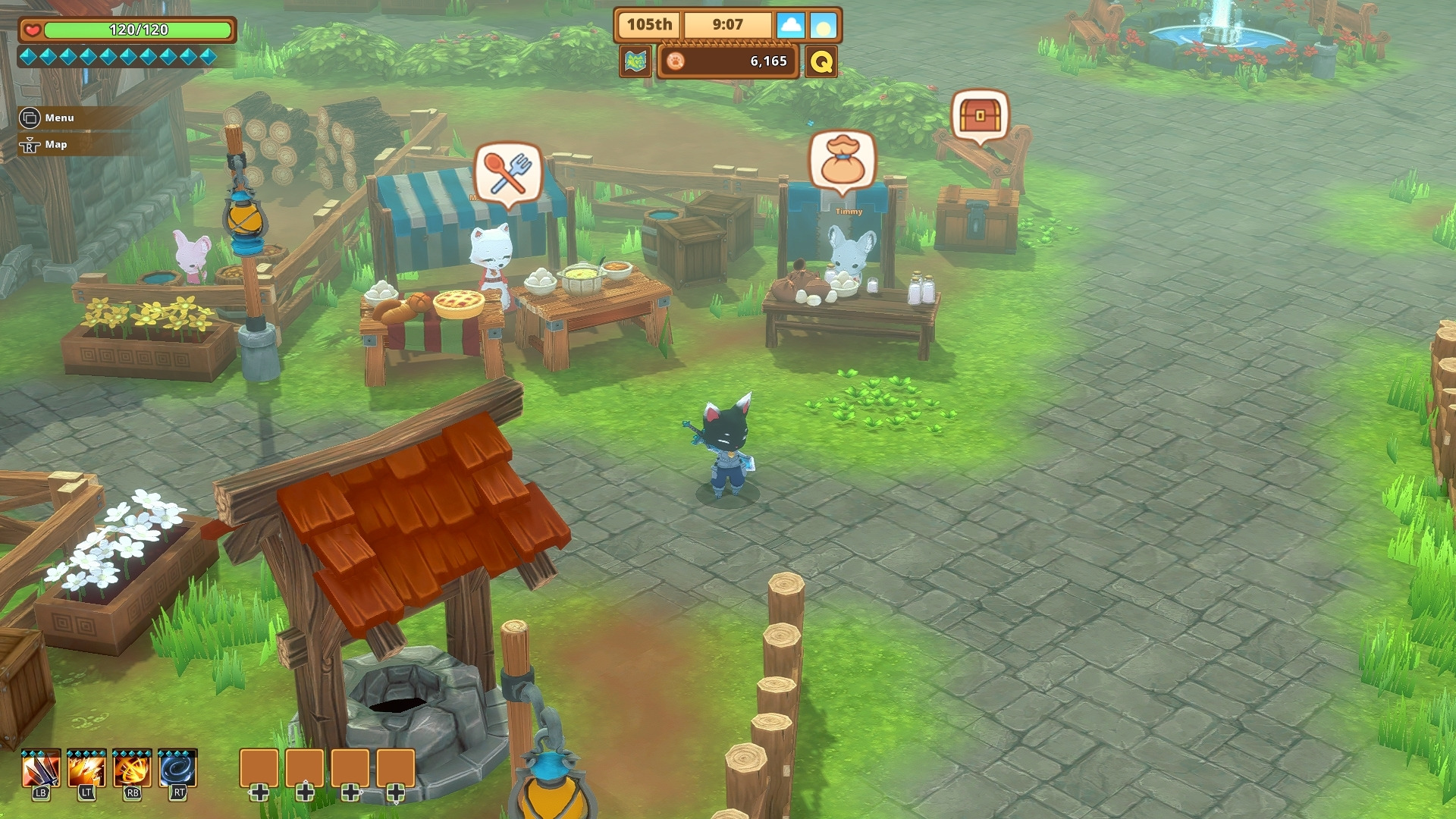Select the cooking shop speech bubble
Image resolution: width=1456 pixels, height=819 pixels.
507,173
